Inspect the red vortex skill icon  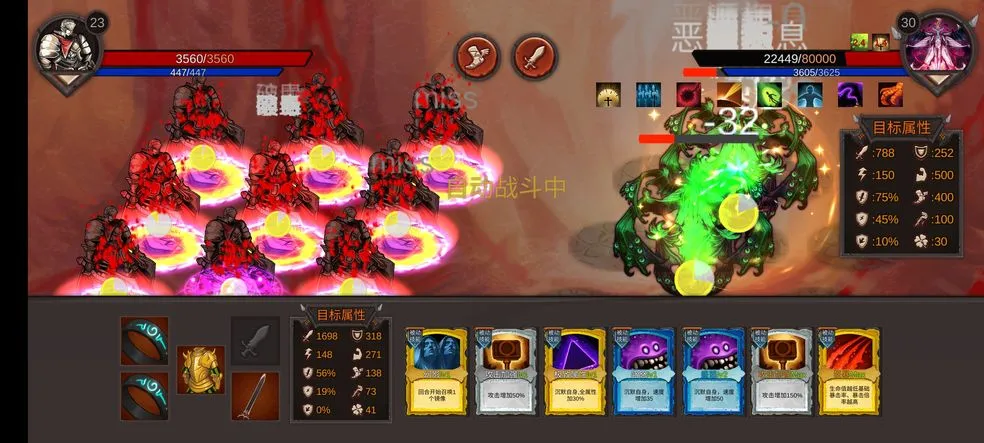[689, 95]
